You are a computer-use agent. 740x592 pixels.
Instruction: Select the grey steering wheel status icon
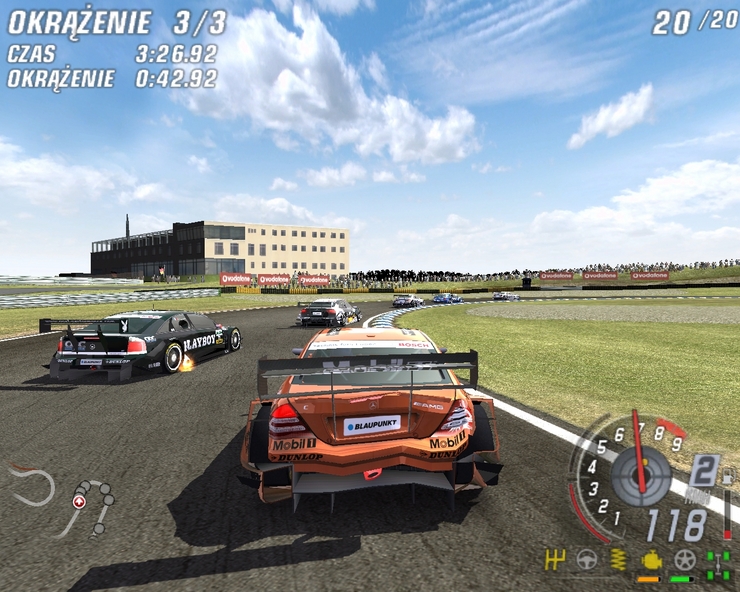pos(588,559)
